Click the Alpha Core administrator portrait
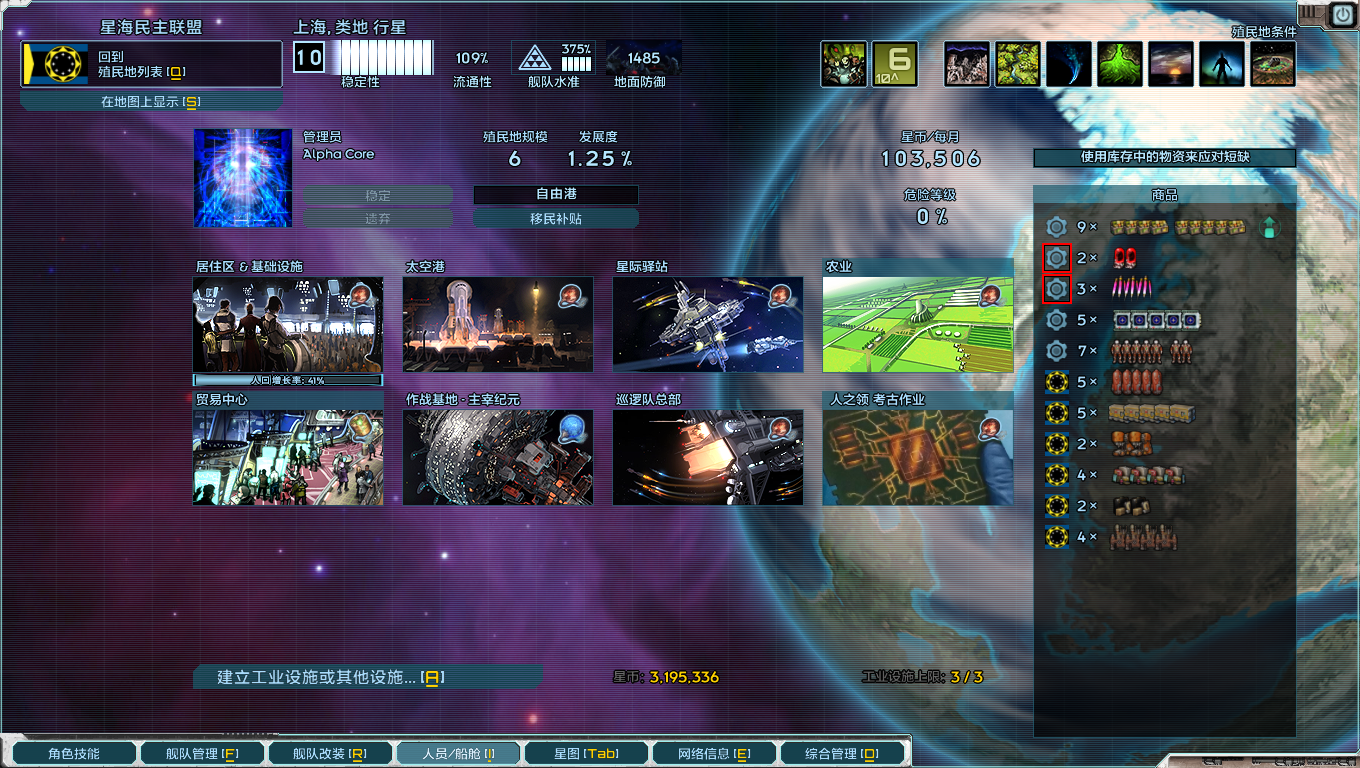The width and height of the screenshot is (1360, 768). (x=242, y=179)
